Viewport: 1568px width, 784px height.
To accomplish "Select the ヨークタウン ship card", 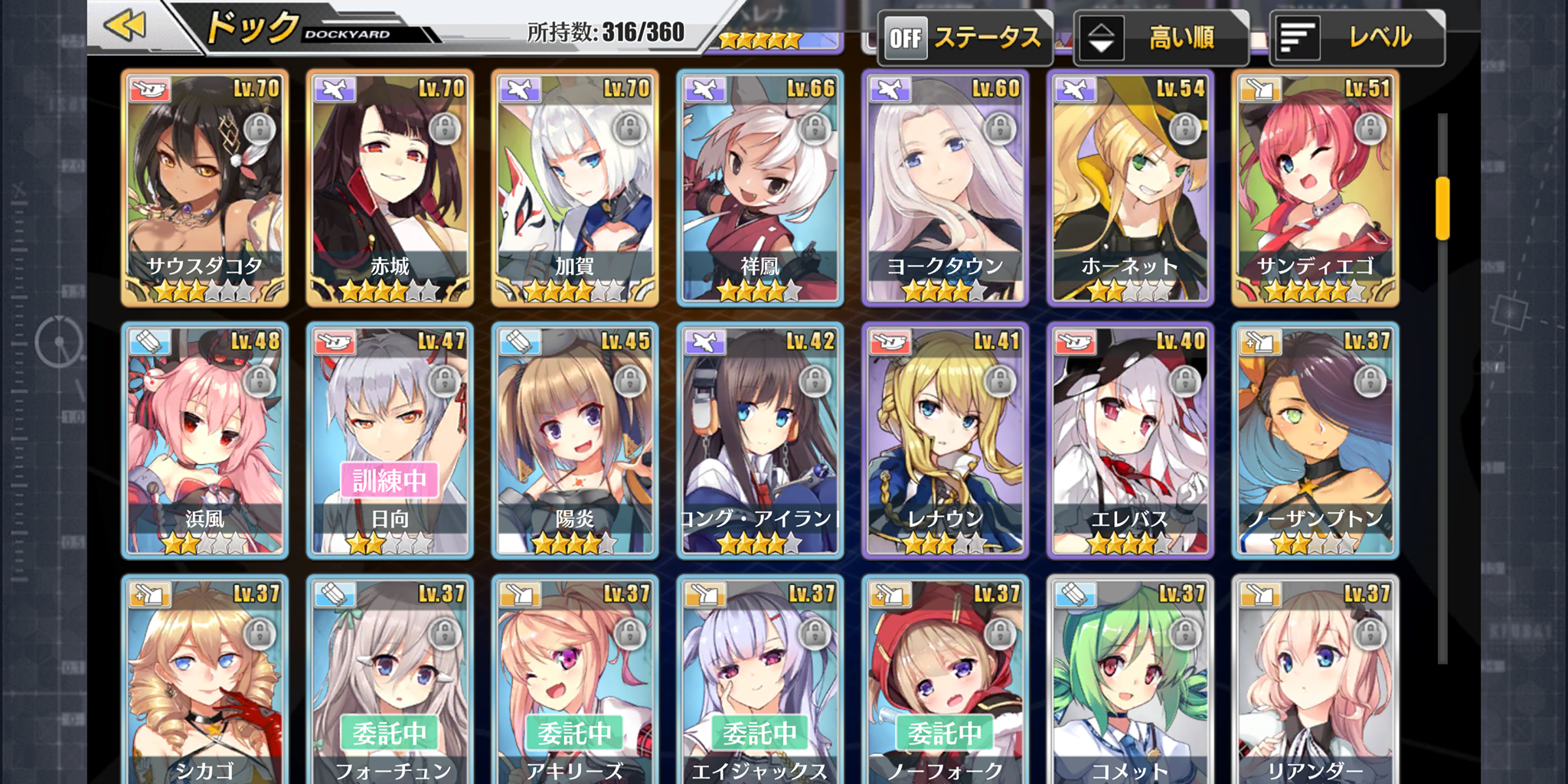I will [x=946, y=188].
